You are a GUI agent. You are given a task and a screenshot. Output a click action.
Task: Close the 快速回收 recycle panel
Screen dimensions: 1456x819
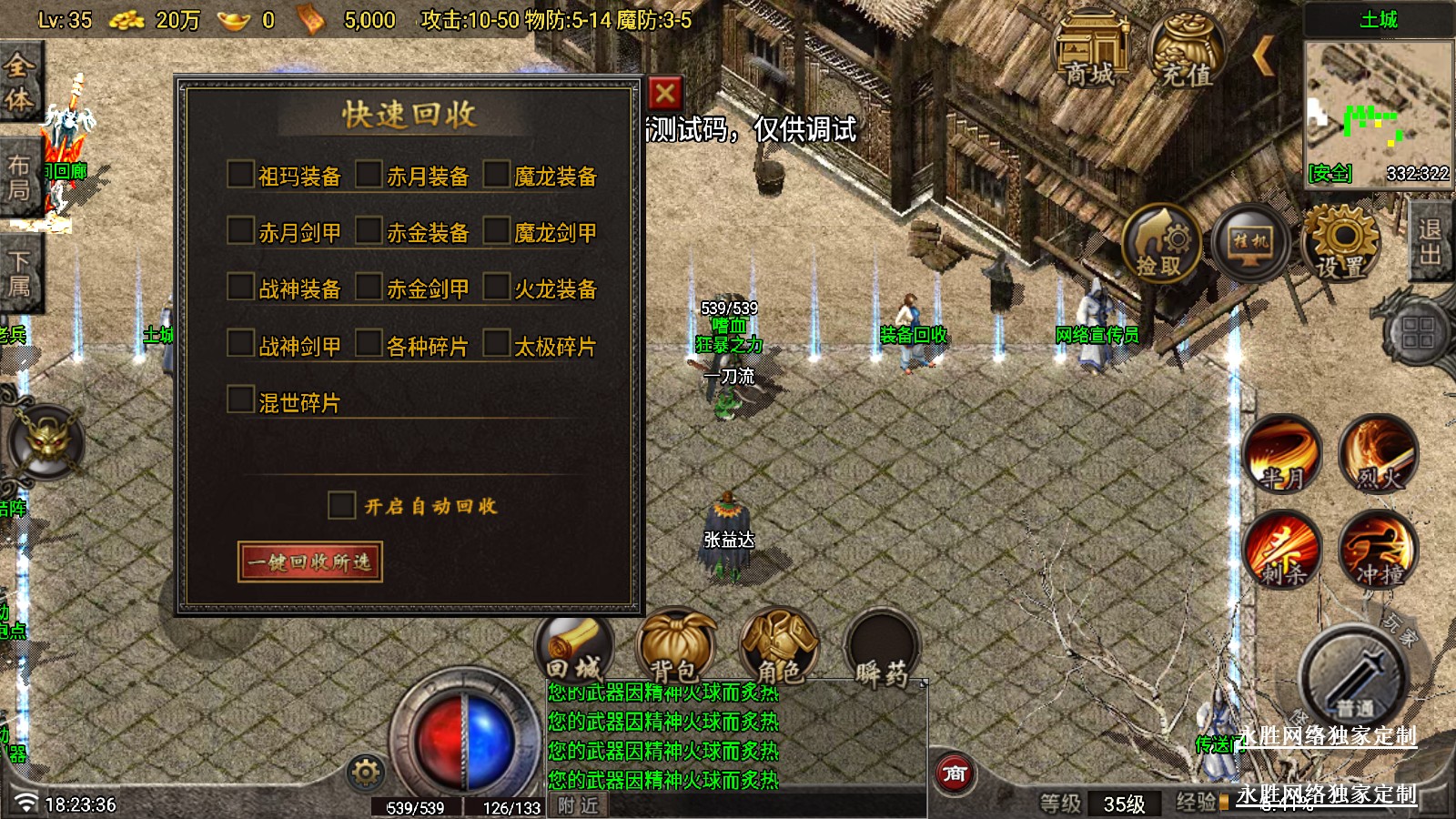[665, 93]
